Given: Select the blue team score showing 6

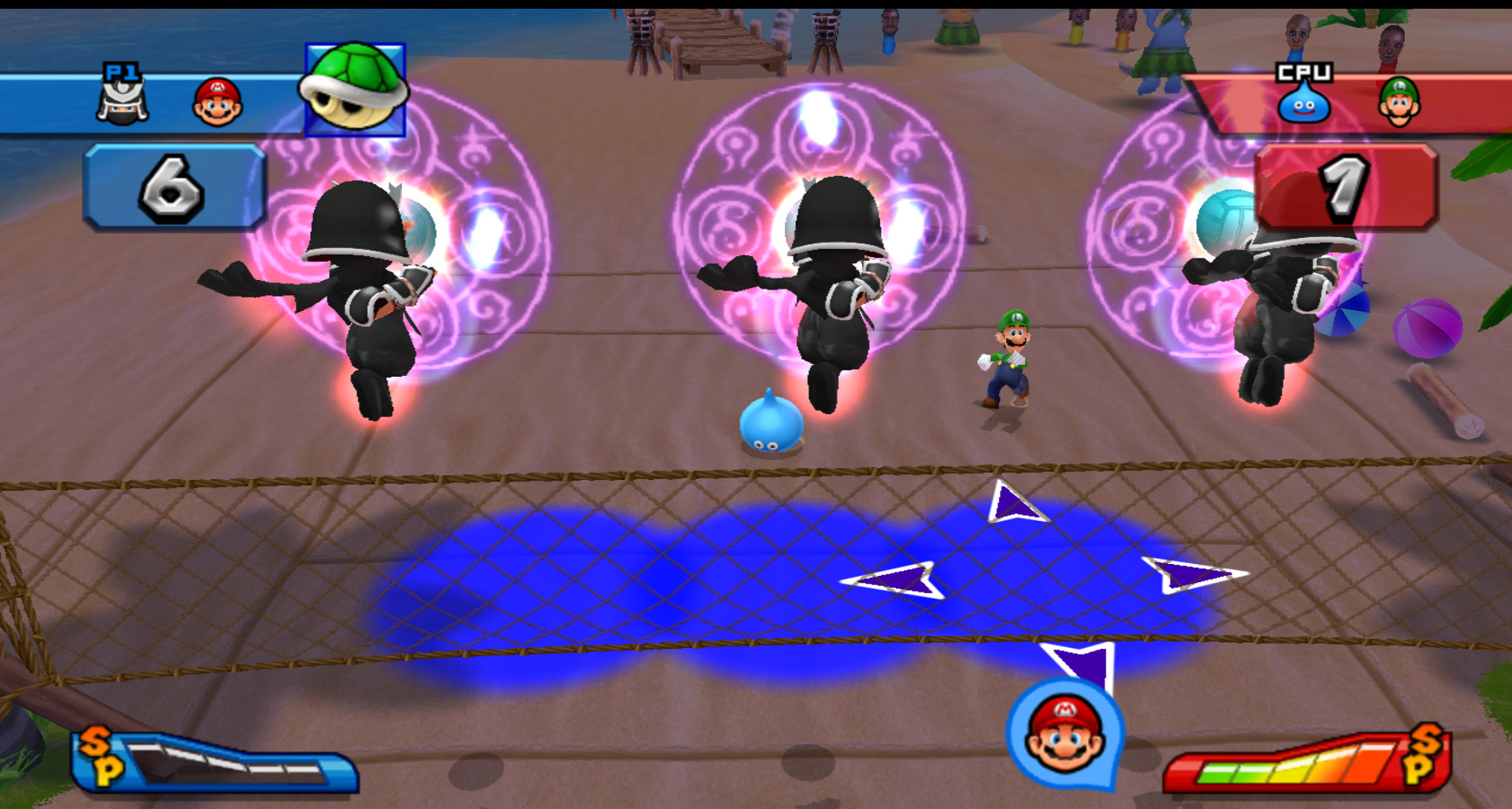Looking at the screenshot, I should [x=169, y=186].
